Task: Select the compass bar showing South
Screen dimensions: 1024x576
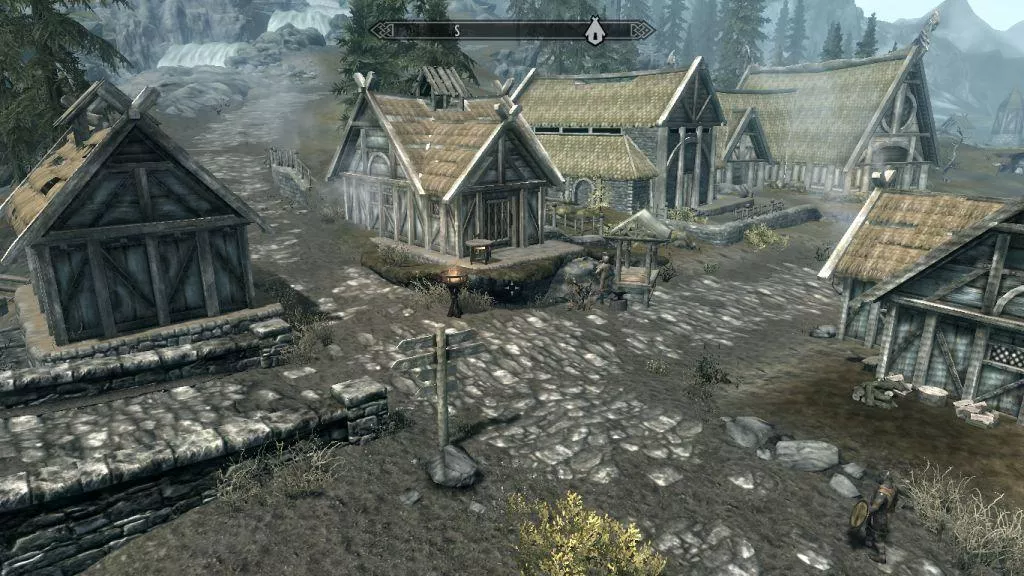Action: [512, 30]
